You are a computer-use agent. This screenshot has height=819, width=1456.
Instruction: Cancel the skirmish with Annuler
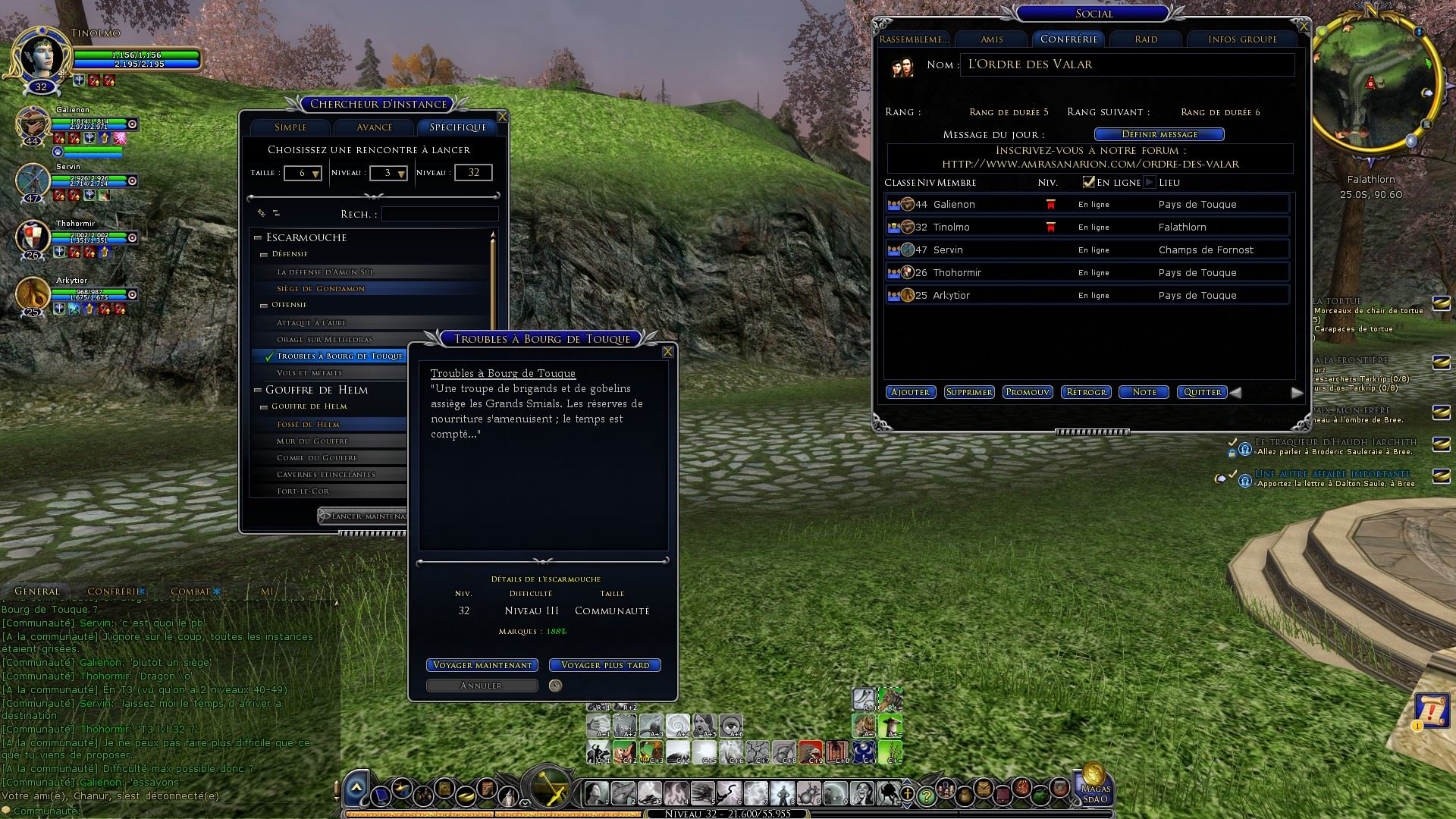coord(482,686)
